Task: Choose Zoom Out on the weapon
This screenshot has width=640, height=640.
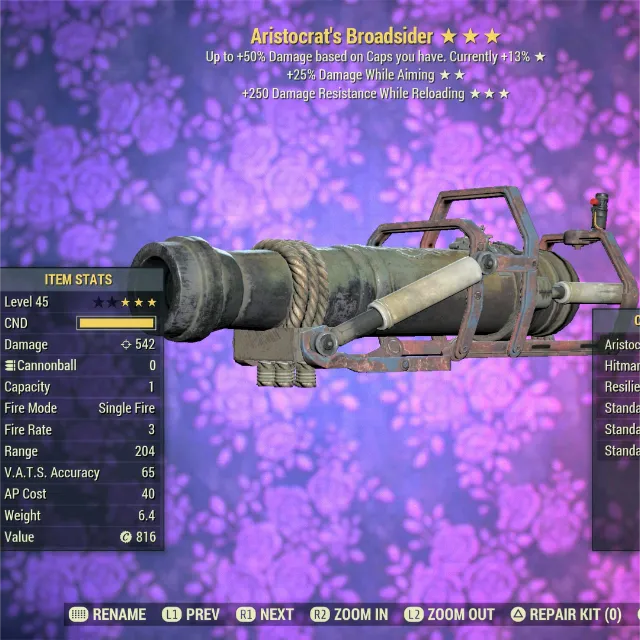Action: click(x=449, y=614)
